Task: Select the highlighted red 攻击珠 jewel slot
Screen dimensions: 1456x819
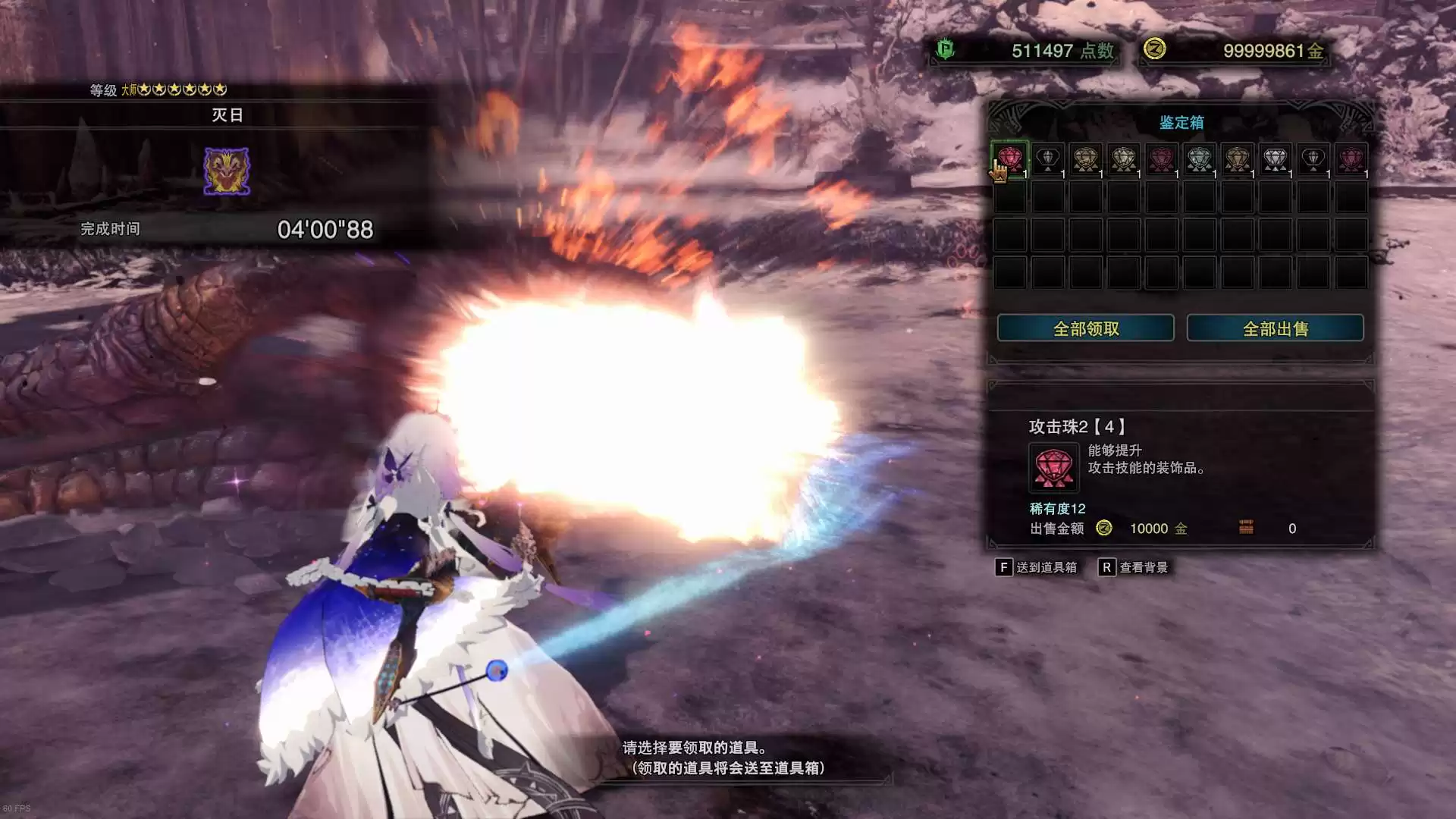Action: [1010, 159]
